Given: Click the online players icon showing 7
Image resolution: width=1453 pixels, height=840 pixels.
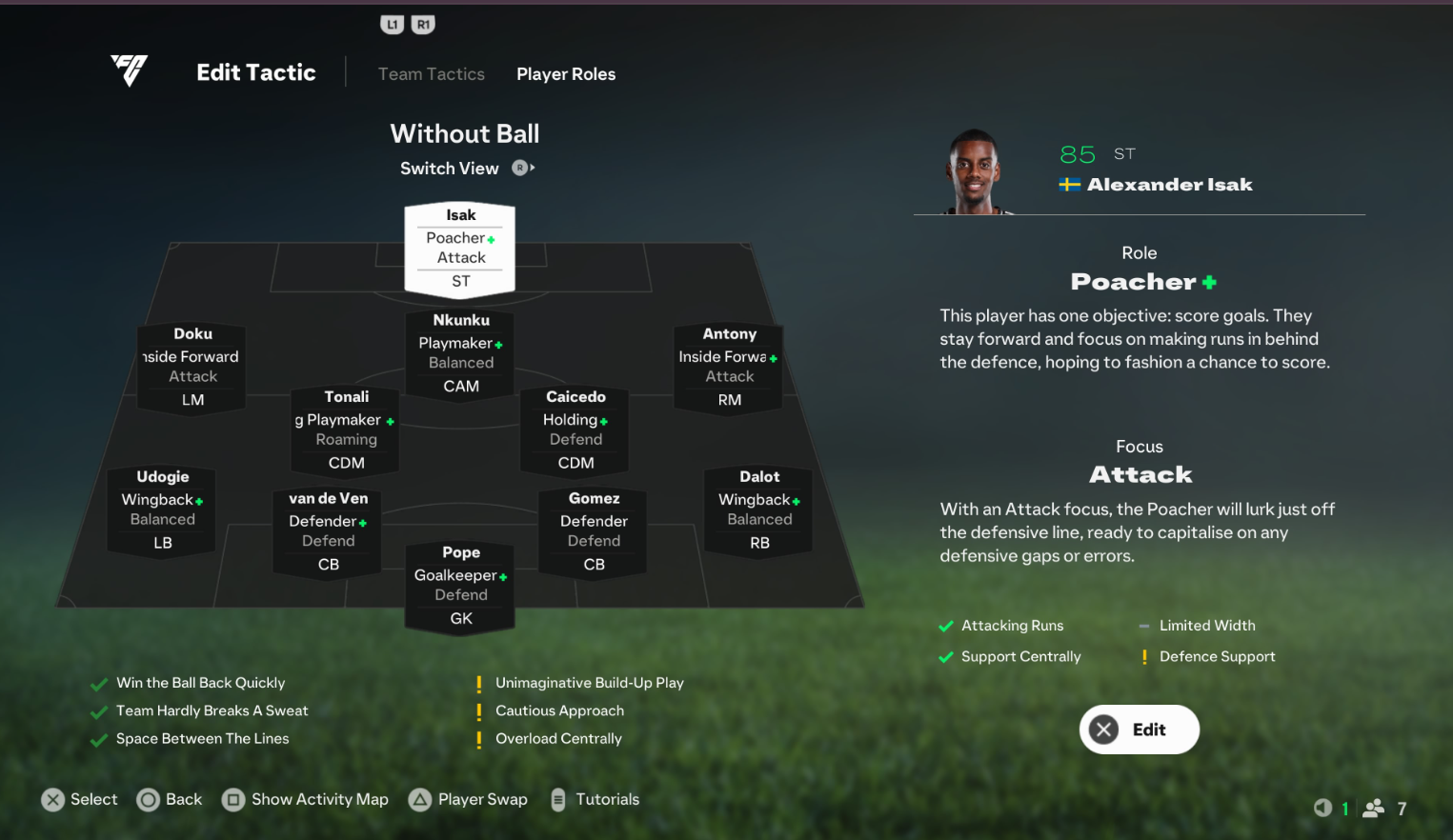Looking at the screenshot, I should [x=1374, y=808].
